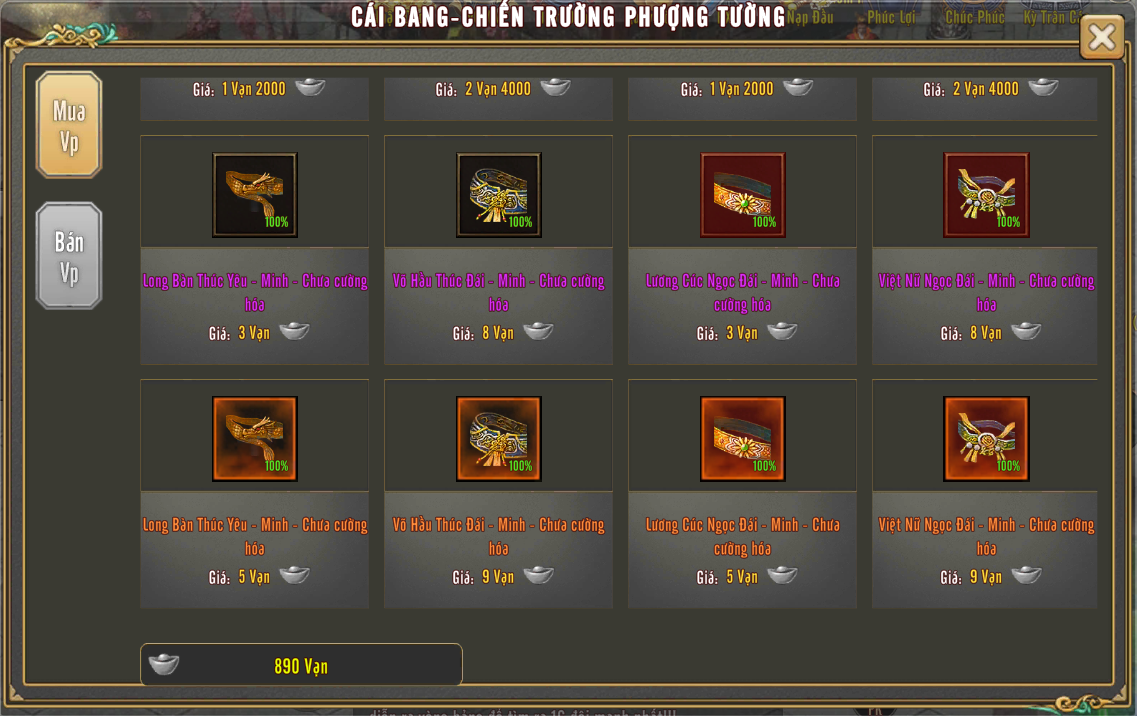Select Việt Nữ Ngọc Đái costing 8 Vạn
This screenshot has height=716, width=1137.
(x=986, y=195)
